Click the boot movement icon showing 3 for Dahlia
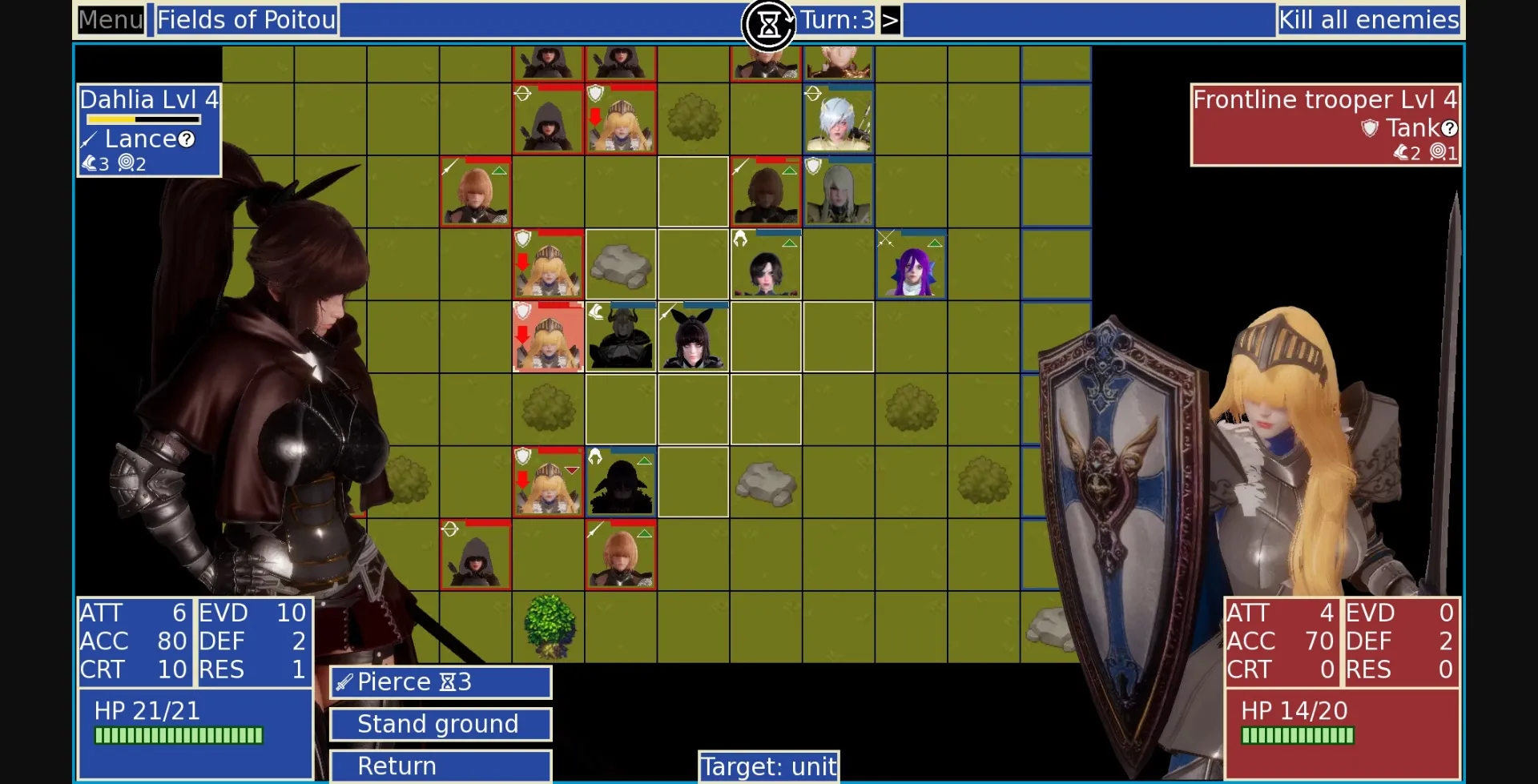 (x=90, y=163)
